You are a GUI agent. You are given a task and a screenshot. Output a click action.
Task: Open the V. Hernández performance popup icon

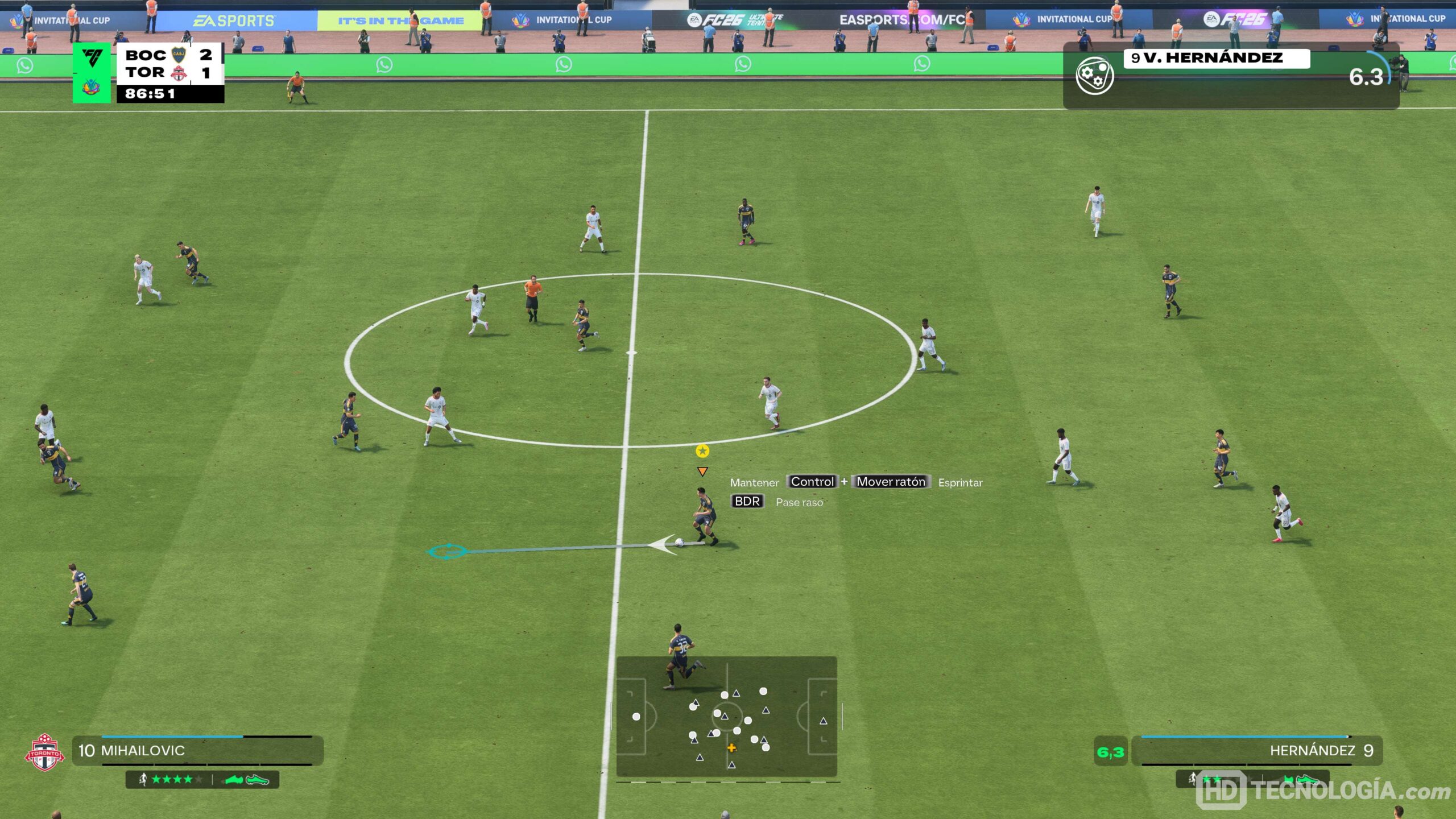tap(1094, 76)
